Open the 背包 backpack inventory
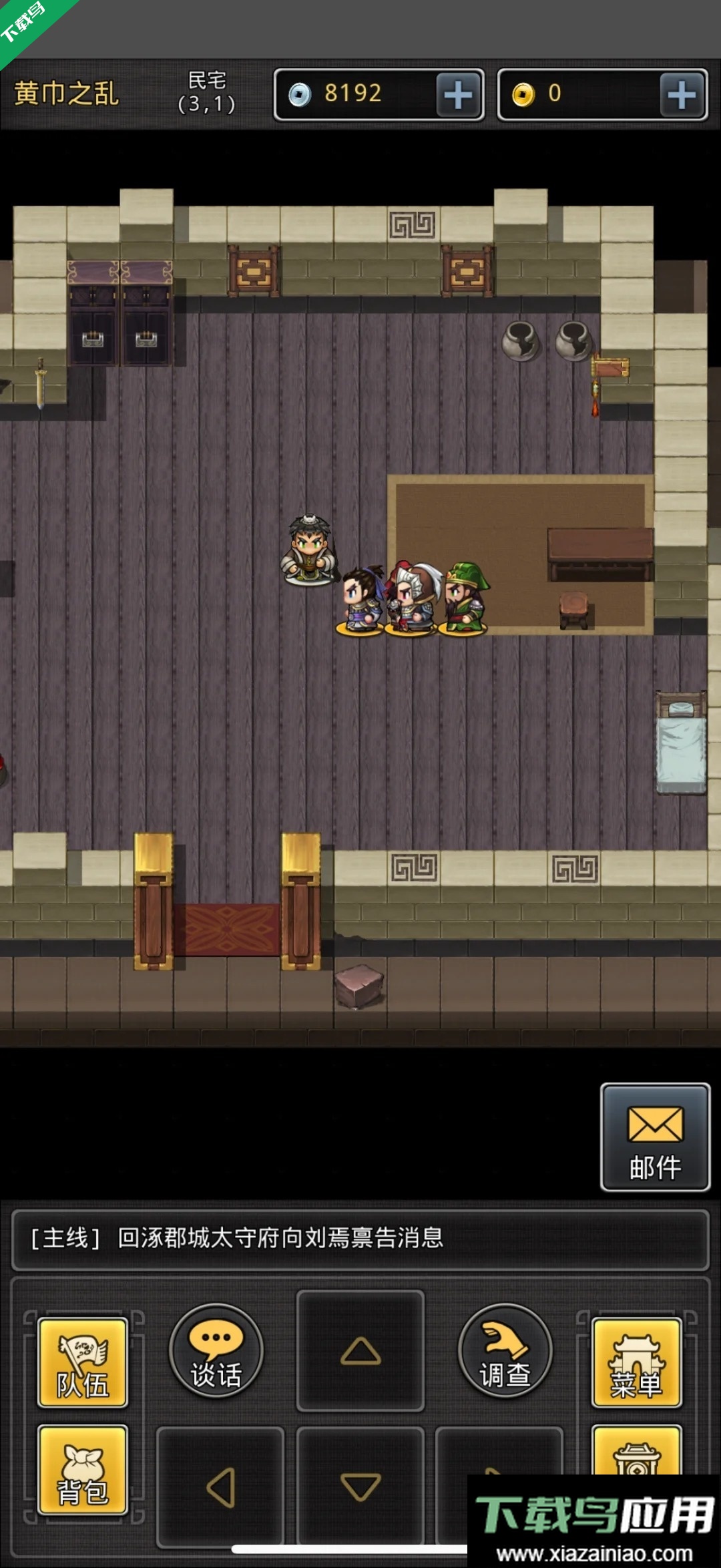The width and height of the screenshot is (721, 1568). tap(83, 1471)
